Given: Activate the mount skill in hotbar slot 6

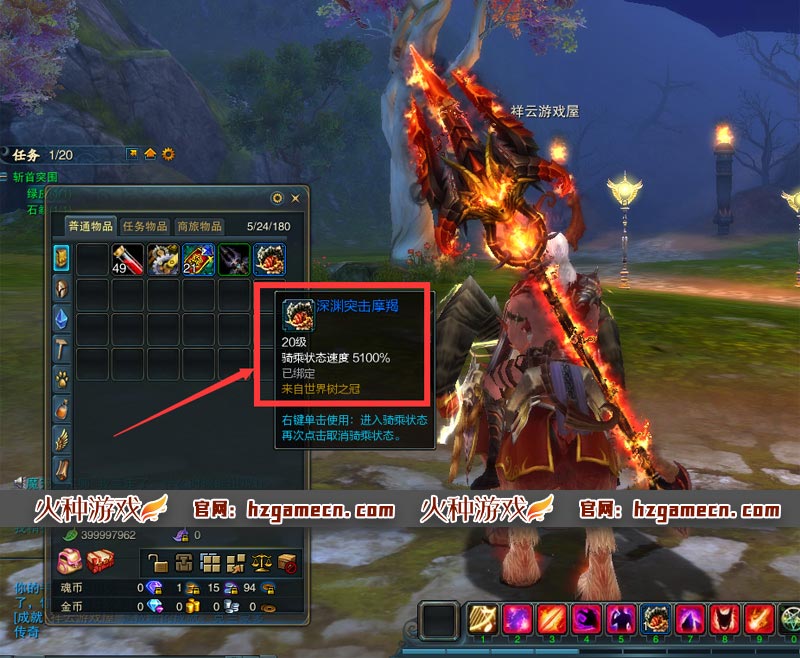Looking at the screenshot, I should (656, 620).
